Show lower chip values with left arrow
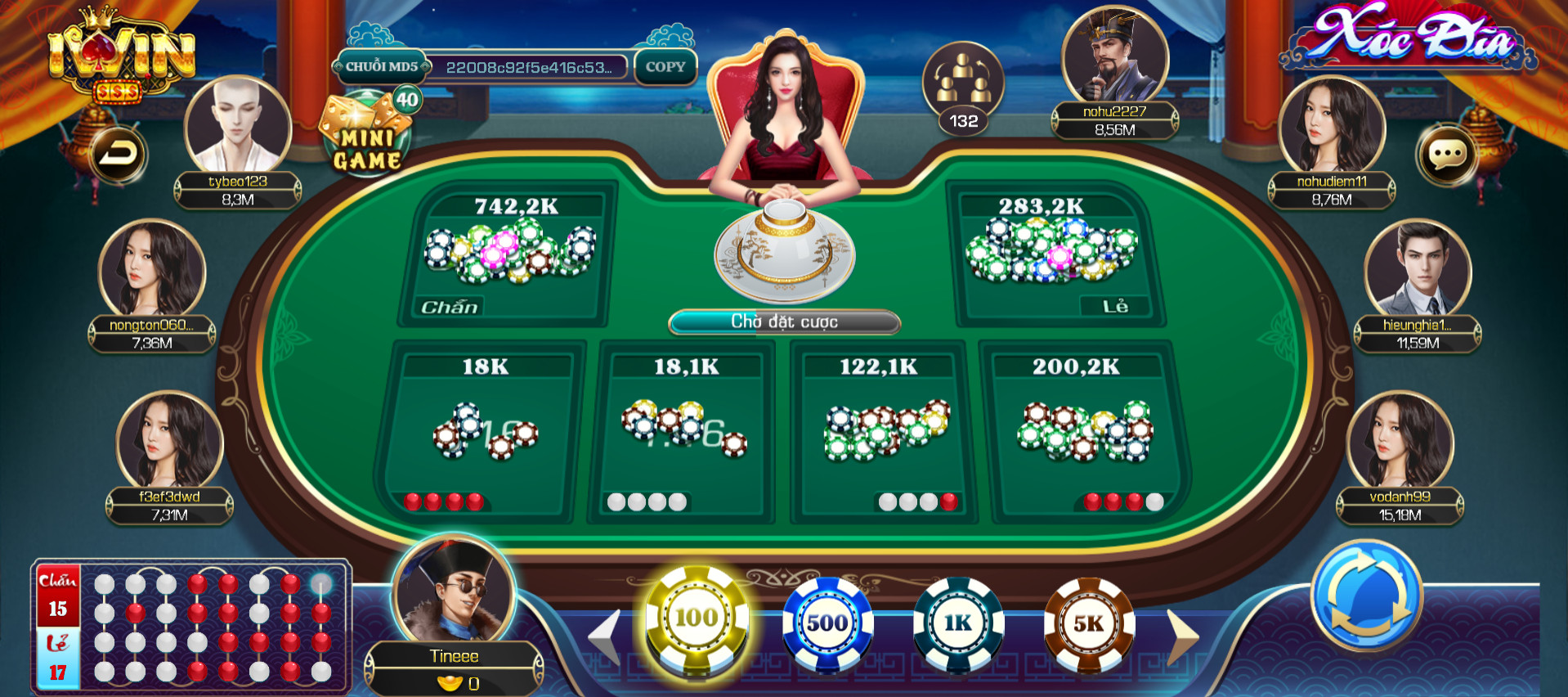Screen dimensions: 1568x697 605,636
